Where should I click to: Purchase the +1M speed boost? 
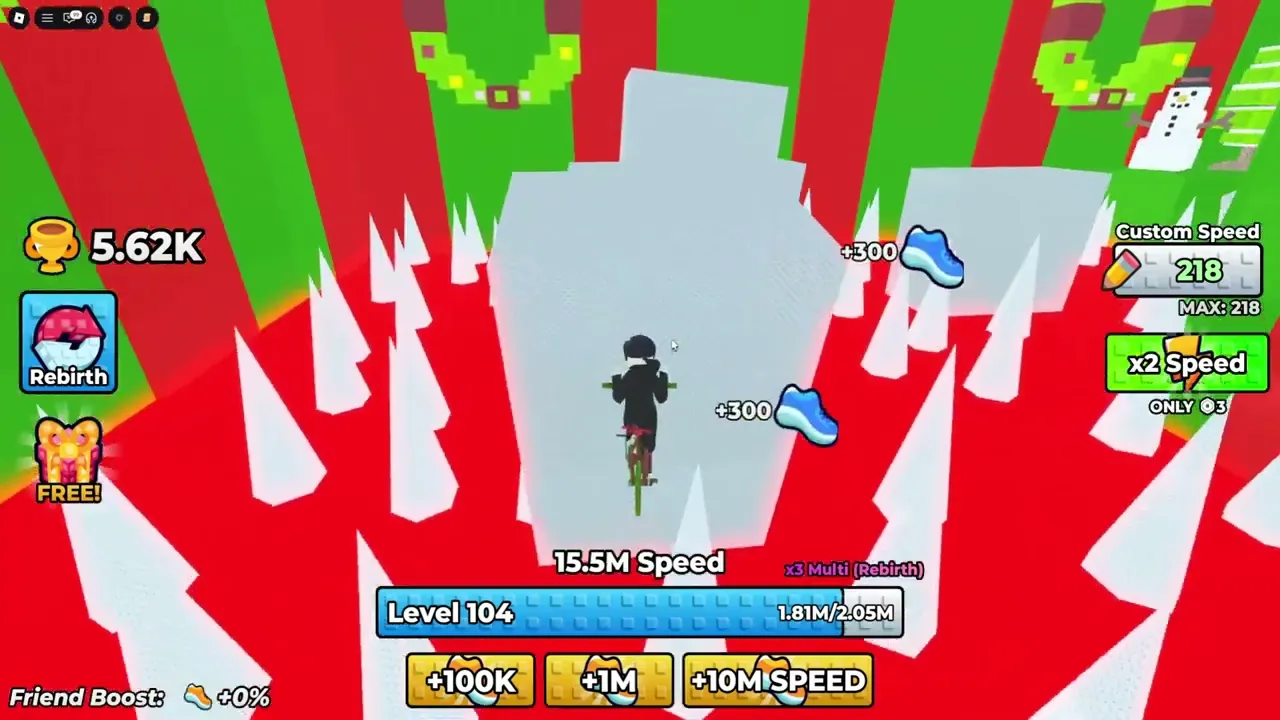coord(608,681)
